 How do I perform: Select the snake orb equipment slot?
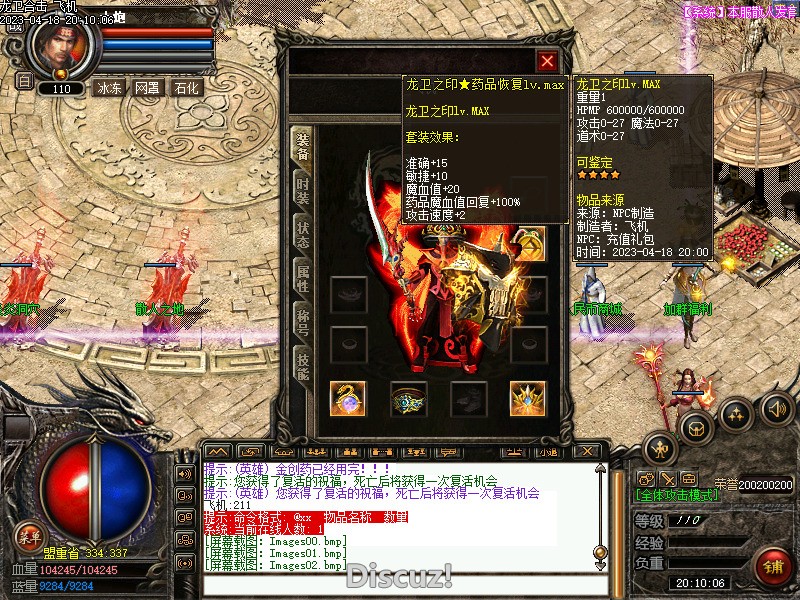tap(348, 398)
